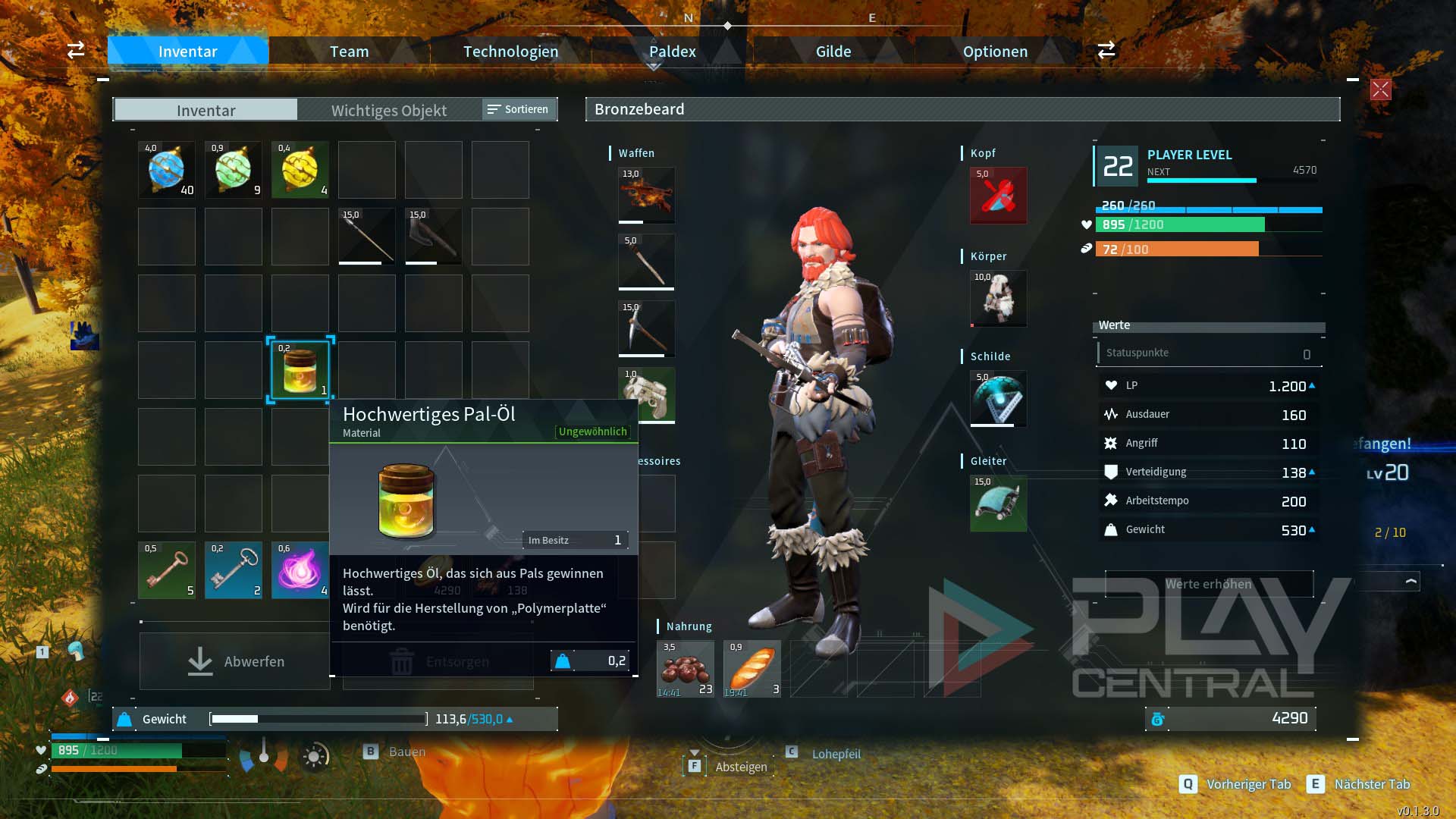The width and height of the screenshot is (1456, 819).
Task: Switch to the Optionen tab
Action: click(x=995, y=52)
